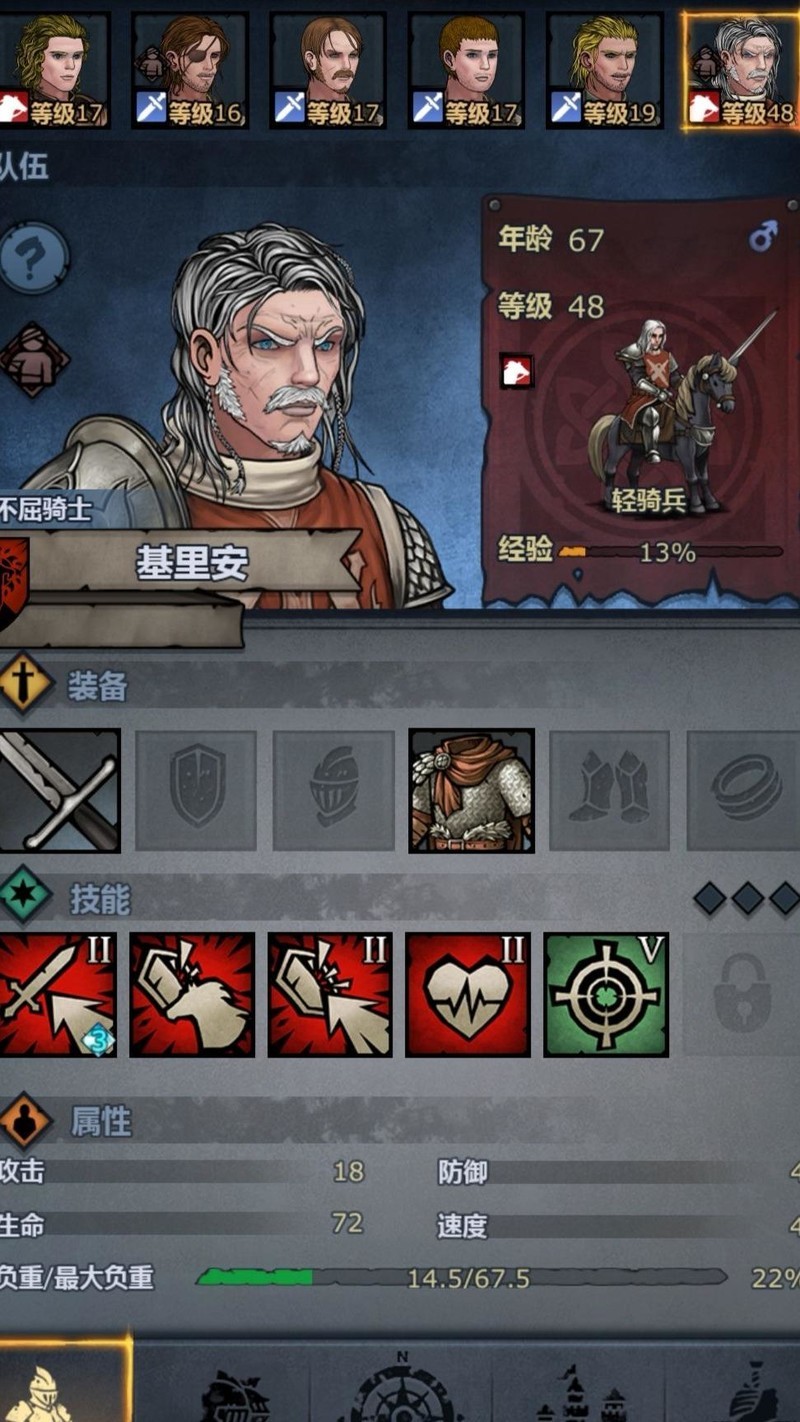
Task: Select the equipped chainmail armor slot
Action: click(471, 790)
